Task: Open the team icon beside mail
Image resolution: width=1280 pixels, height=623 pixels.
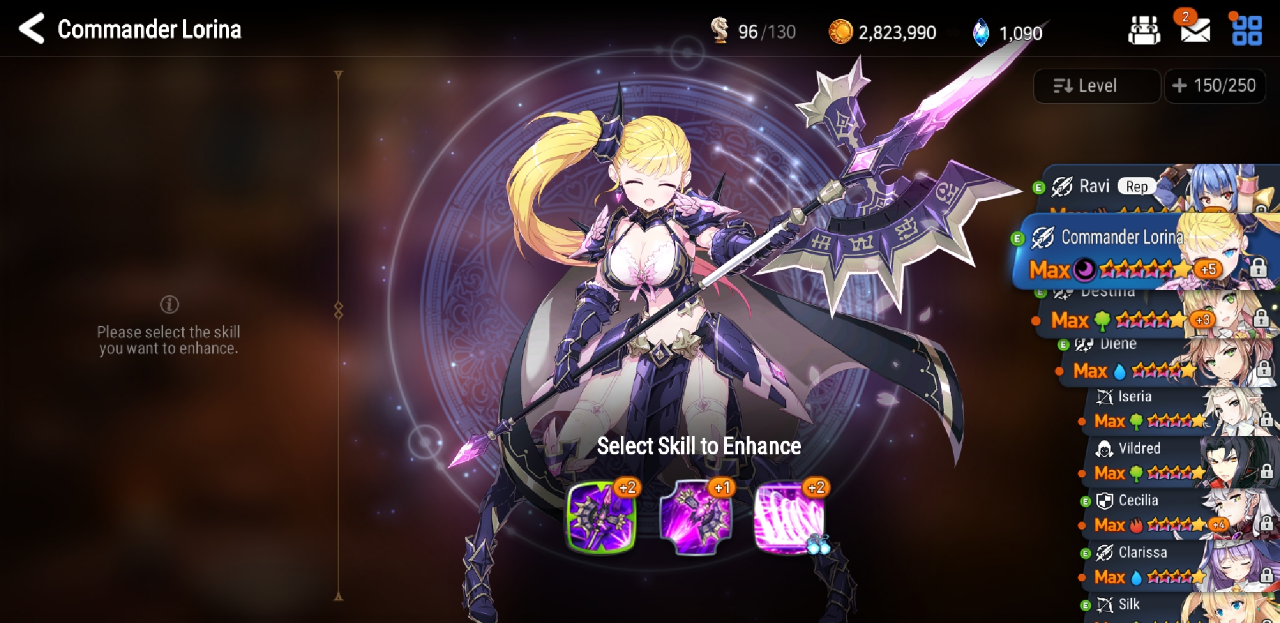Action: (1144, 31)
